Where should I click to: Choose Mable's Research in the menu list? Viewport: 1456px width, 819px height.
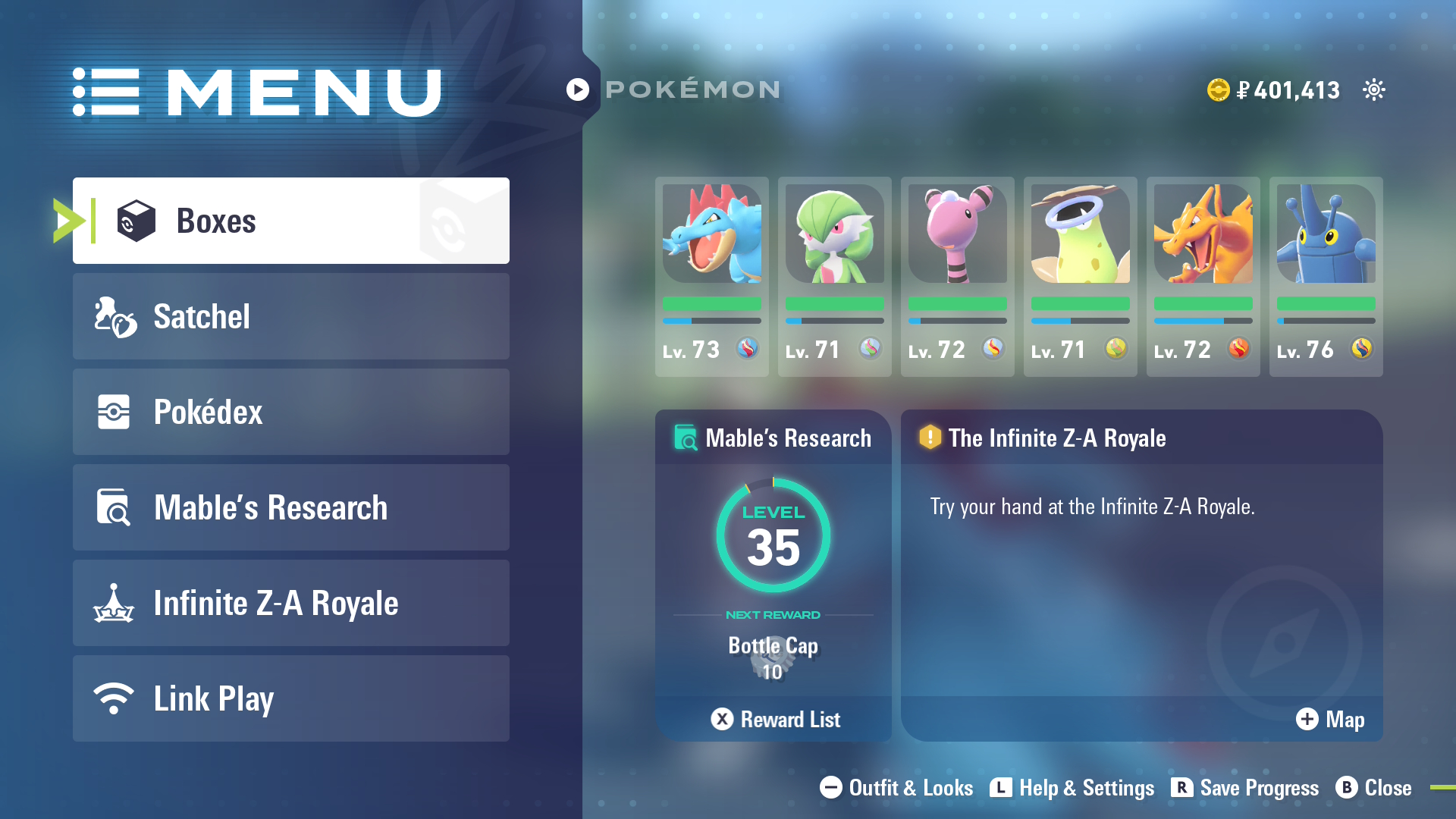(x=290, y=507)
